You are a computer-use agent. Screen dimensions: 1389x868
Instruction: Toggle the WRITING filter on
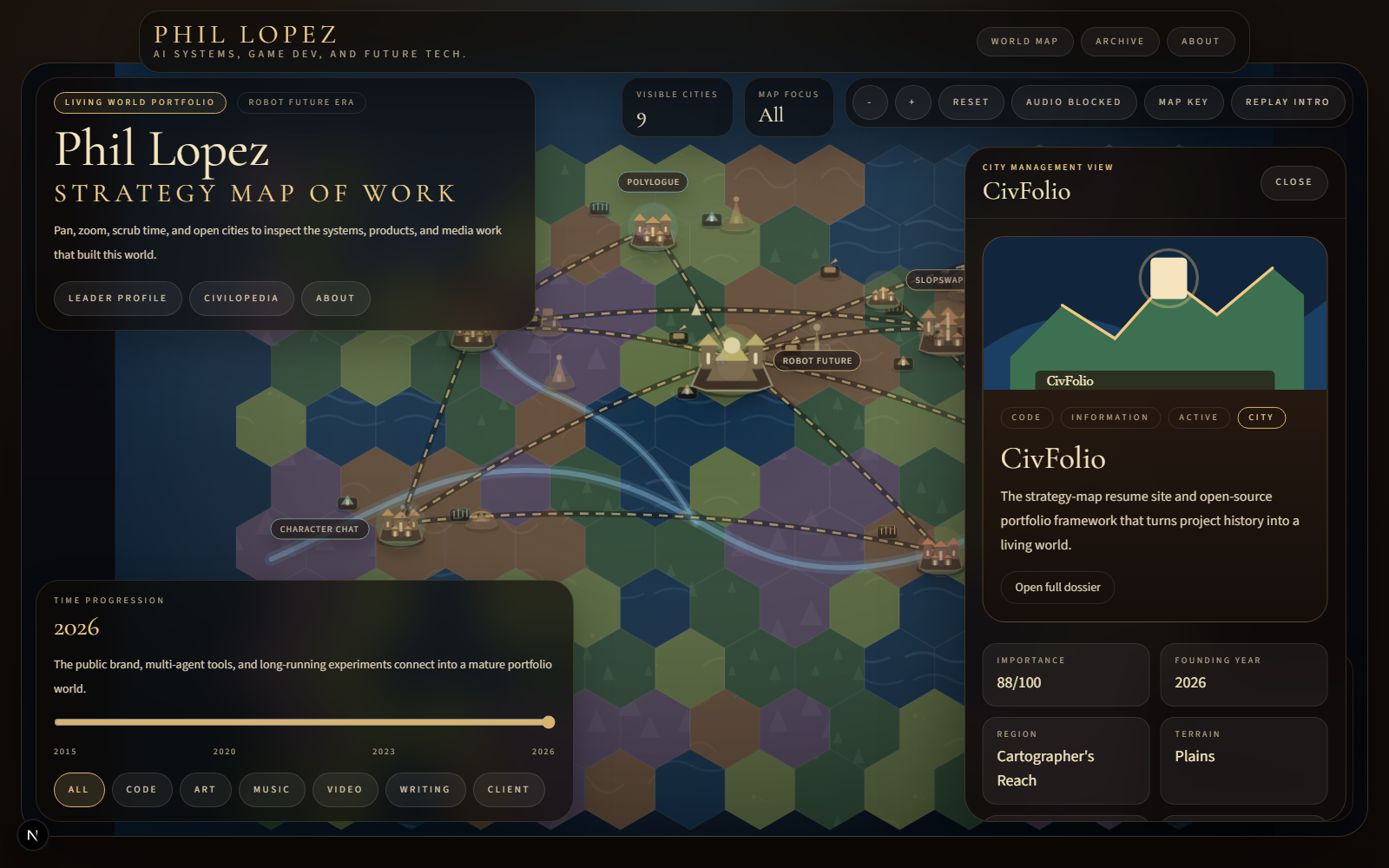tap(425, 789)
